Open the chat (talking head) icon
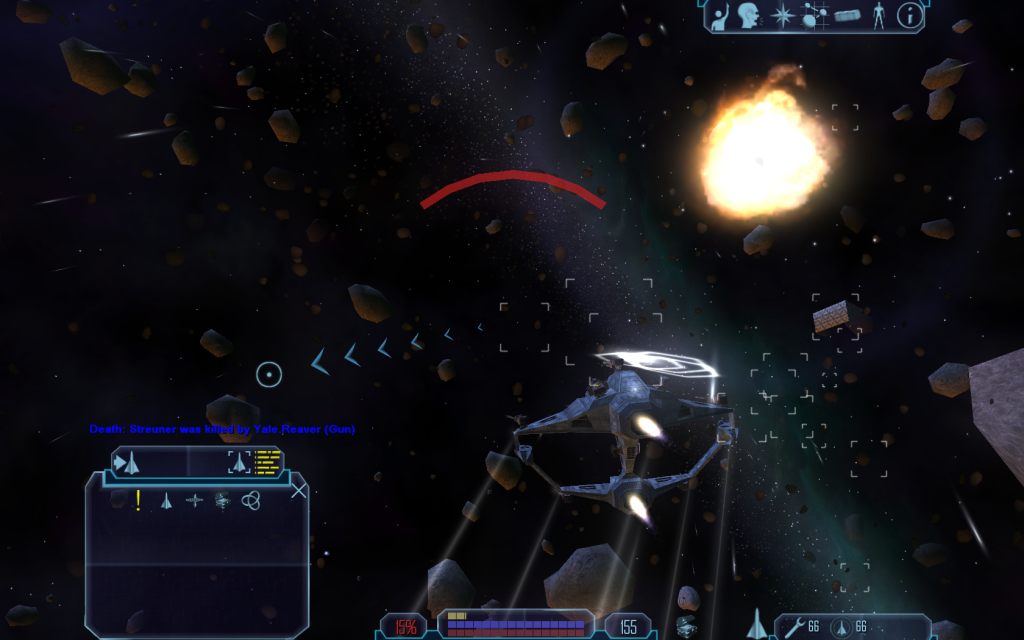1024x640 pixels. tap(747, 16)
